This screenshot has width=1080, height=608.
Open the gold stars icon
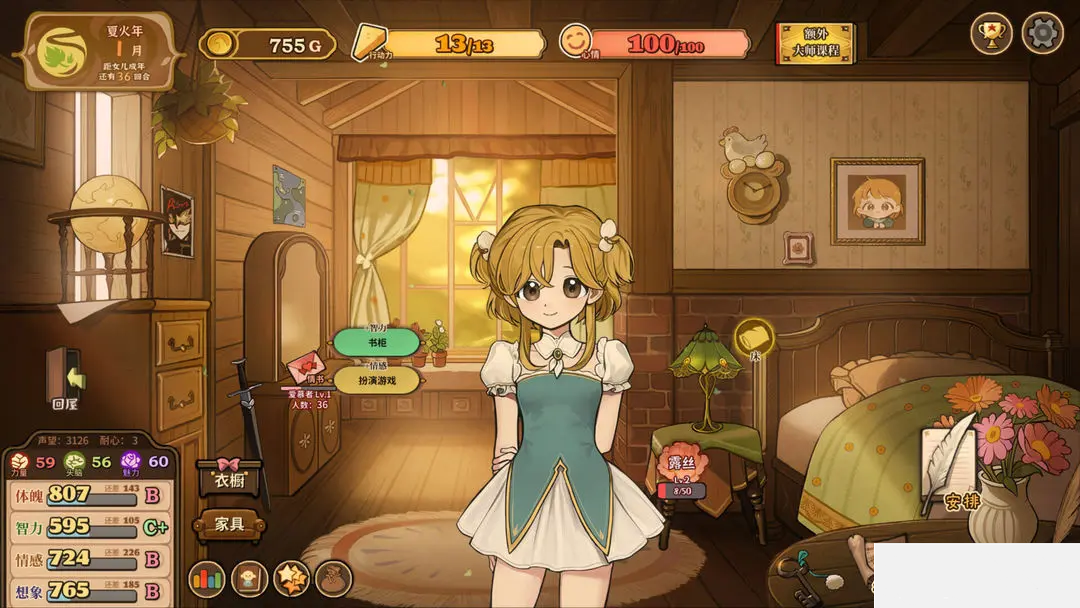point(291,579)
